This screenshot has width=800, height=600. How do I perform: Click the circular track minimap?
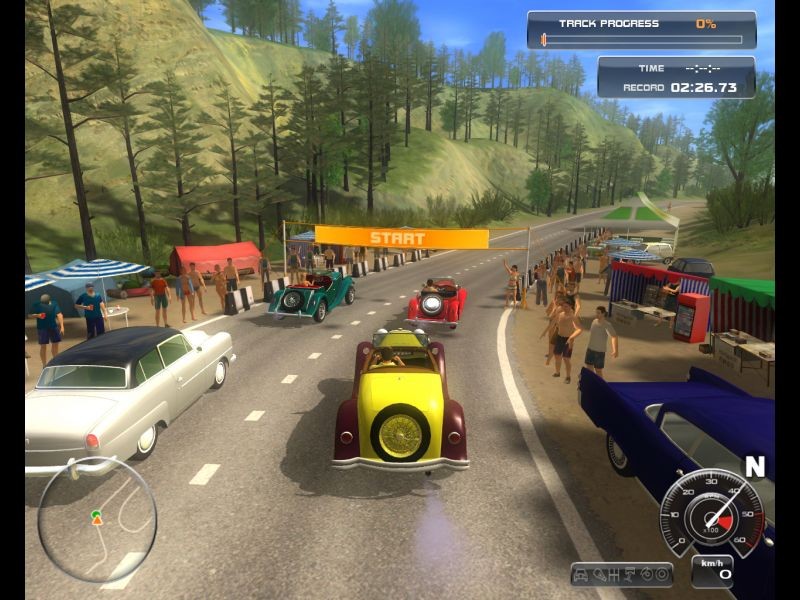coord(96,519)
